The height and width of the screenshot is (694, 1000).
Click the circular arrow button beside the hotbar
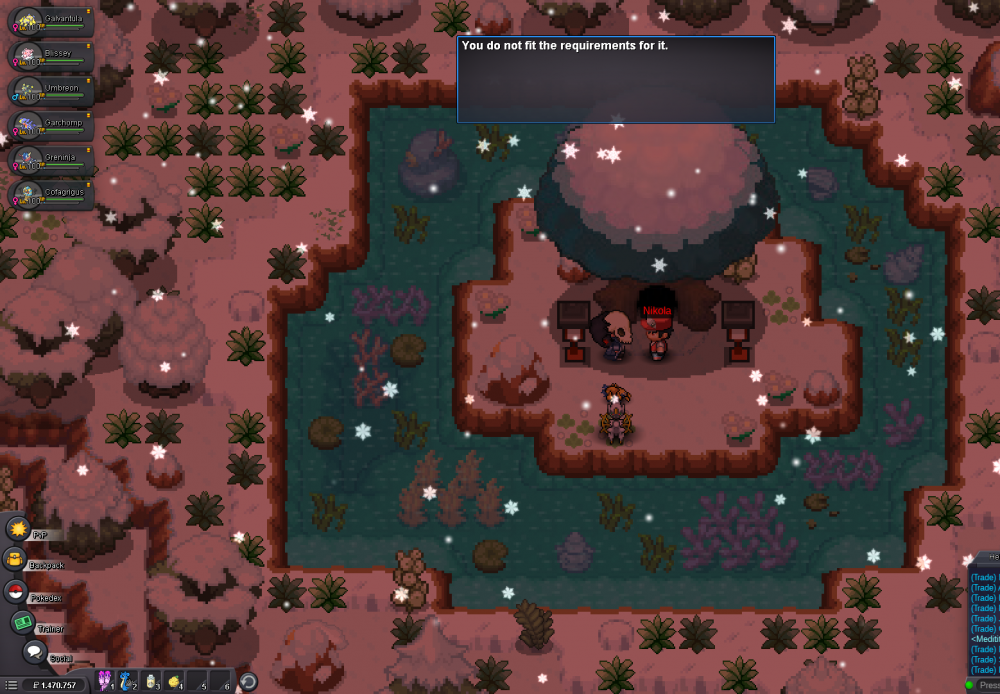coord(248,682)
